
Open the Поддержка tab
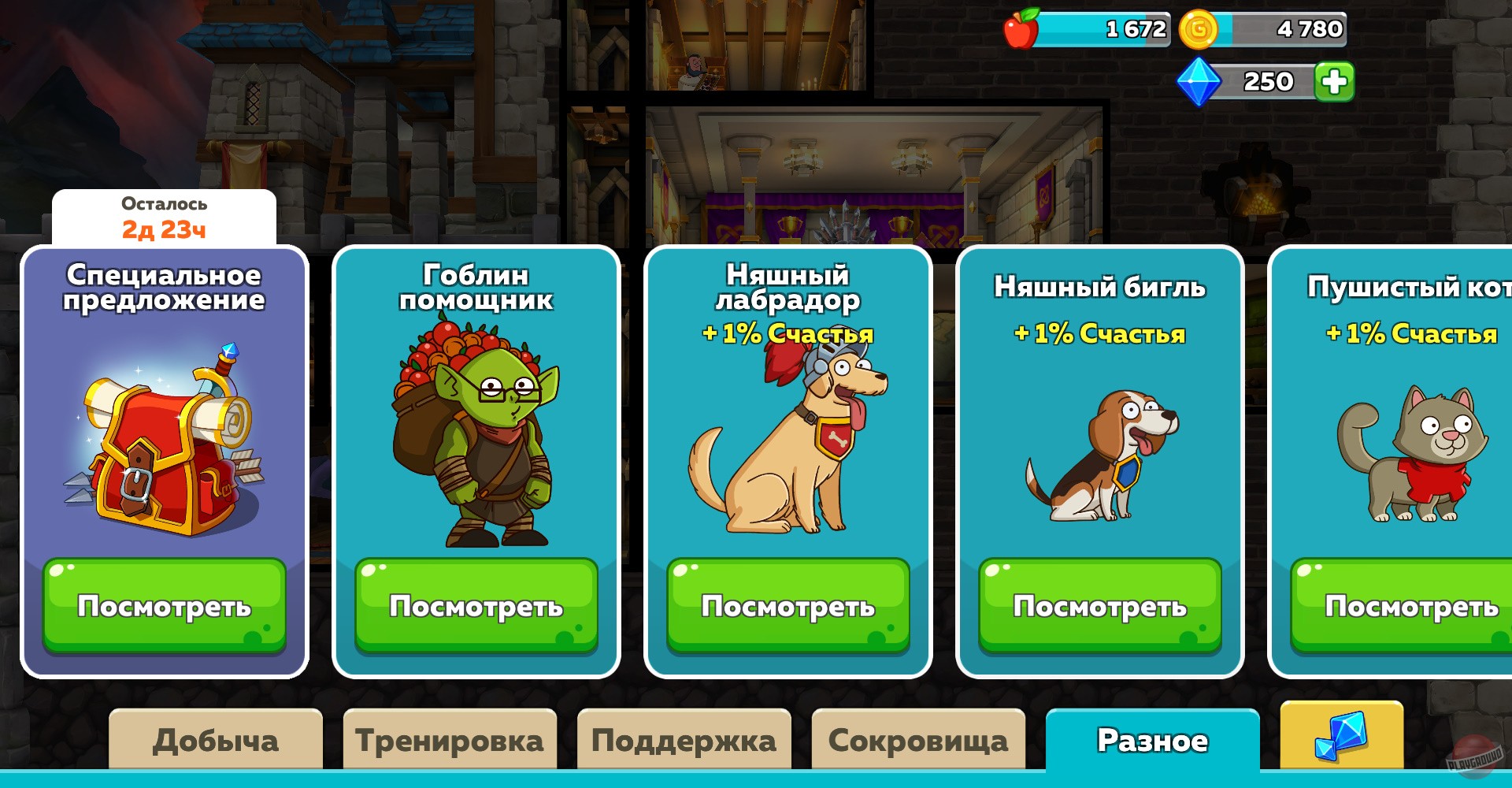point(684,738)
